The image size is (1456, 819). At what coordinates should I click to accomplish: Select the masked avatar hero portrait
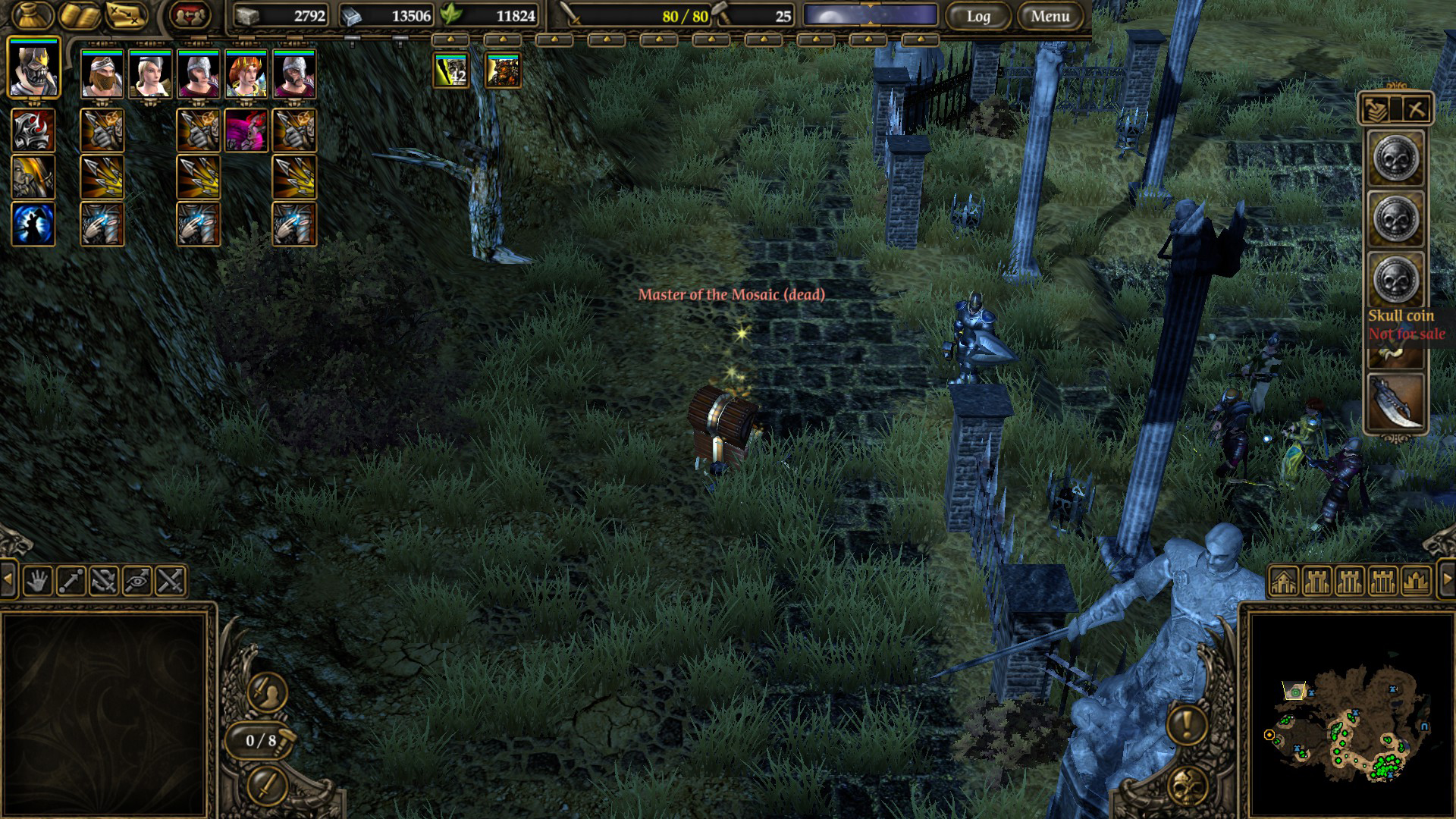(x=34, y=68)
